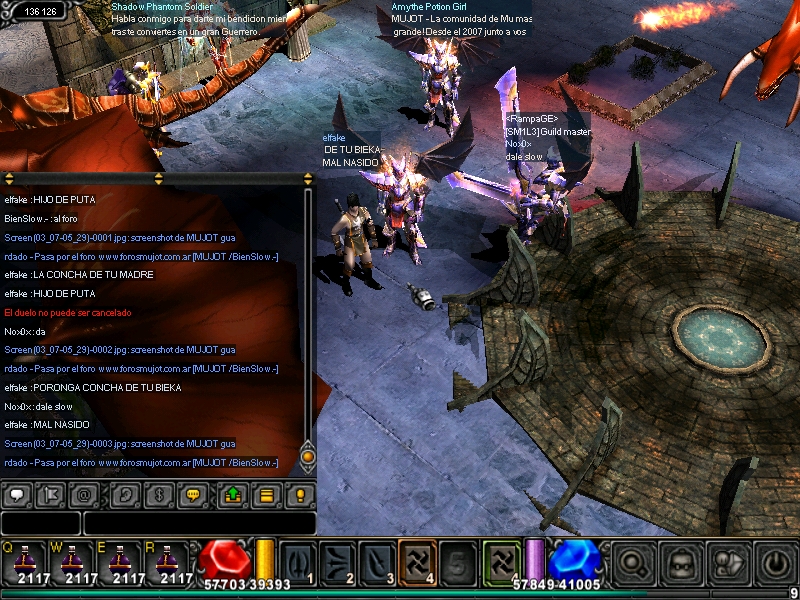Viewport: 800px width, 600px height.
Task: Select skill slot 3 on the hotbar
Action: (377, 561)
